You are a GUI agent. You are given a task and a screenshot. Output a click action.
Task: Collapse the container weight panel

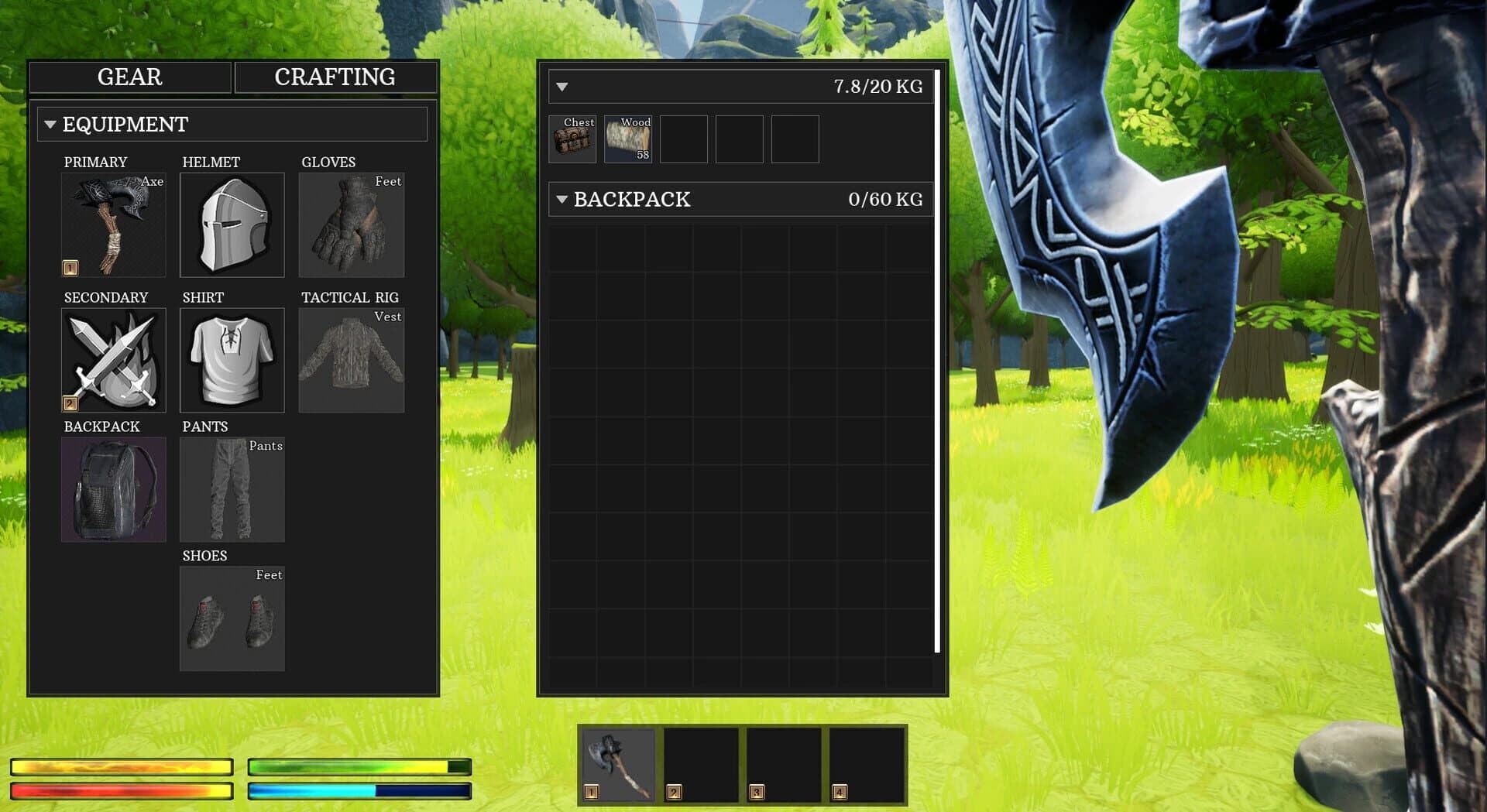tap(561, 87)
